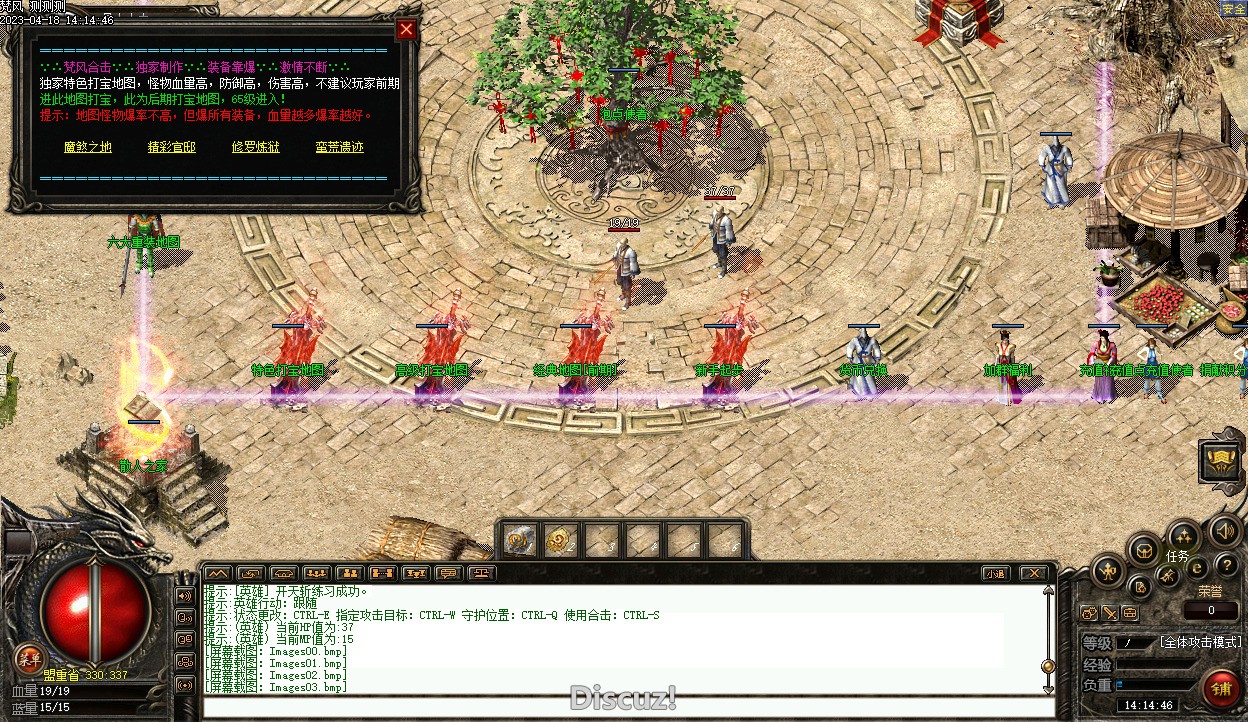Click the 小退 logout button
Image resolution: width=1248 pixels, height=722 pixels.
pyautogui.click(x=994, y=573)
